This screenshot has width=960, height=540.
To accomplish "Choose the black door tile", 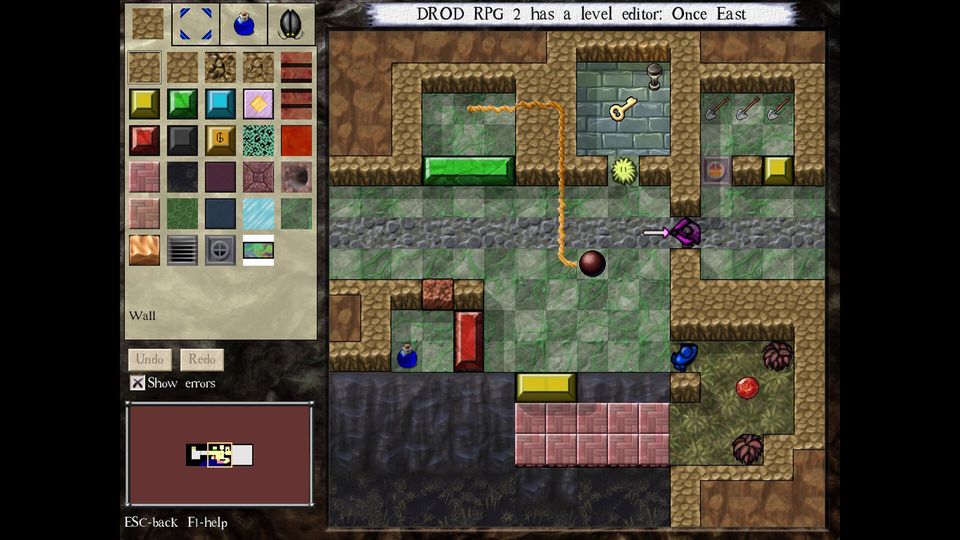I will pos(182,140).
